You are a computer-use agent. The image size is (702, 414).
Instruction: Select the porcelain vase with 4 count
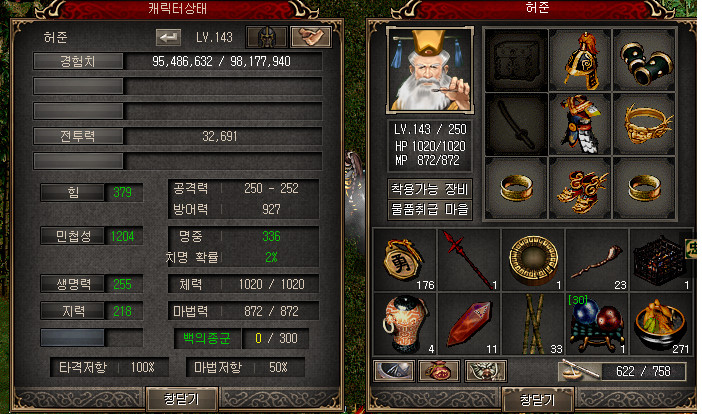(x=401, y=322)
